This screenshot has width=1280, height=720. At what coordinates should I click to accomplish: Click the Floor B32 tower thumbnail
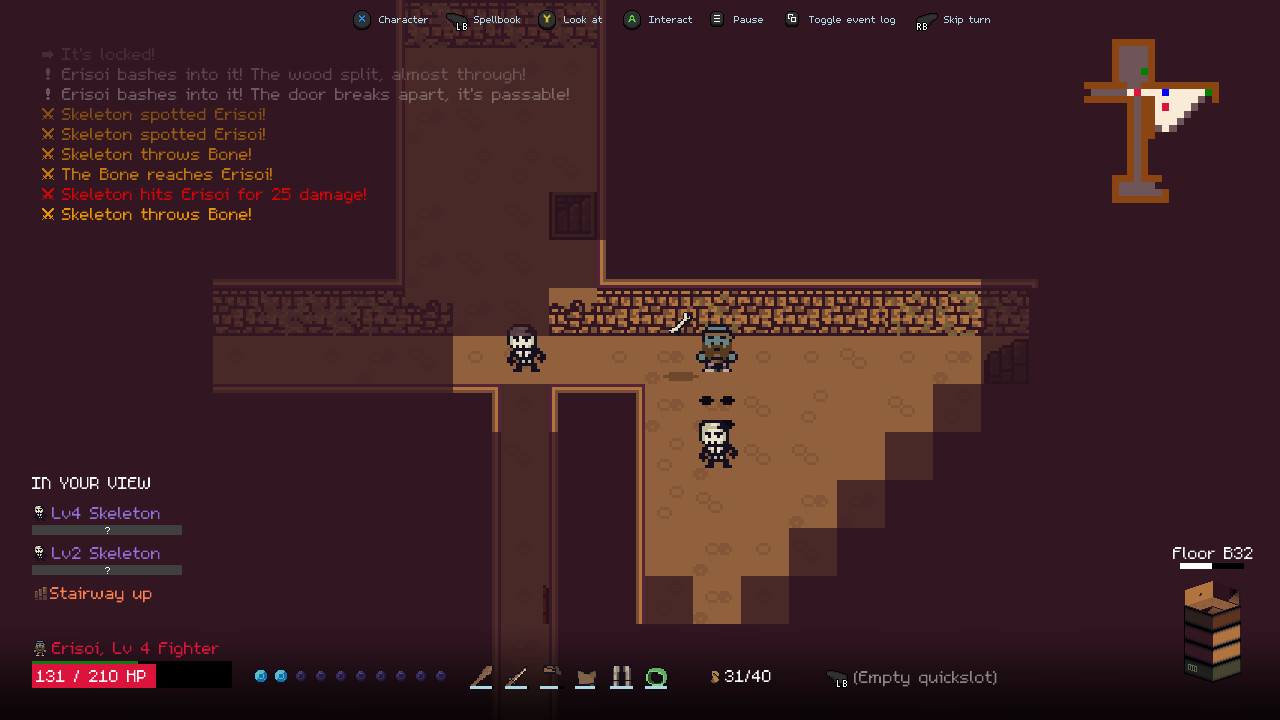point(1211,630)
